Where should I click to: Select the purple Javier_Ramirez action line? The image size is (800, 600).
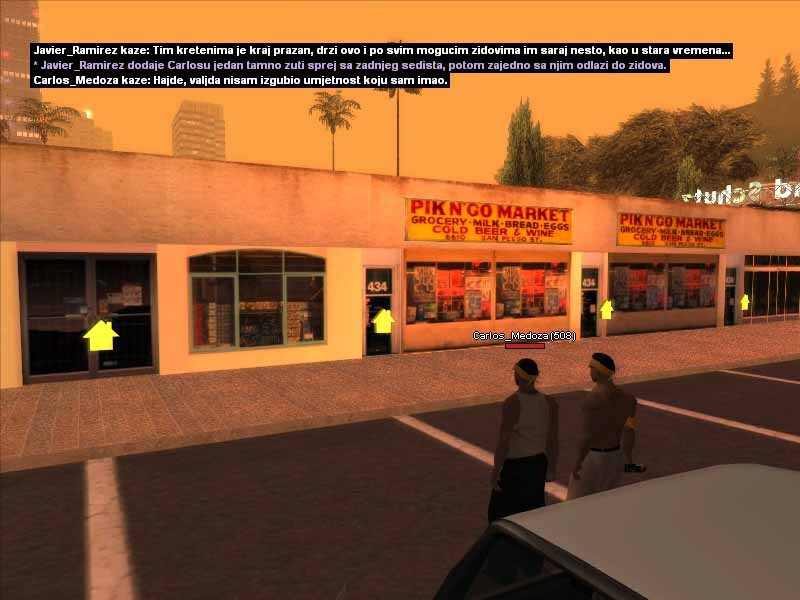[350, 65]
